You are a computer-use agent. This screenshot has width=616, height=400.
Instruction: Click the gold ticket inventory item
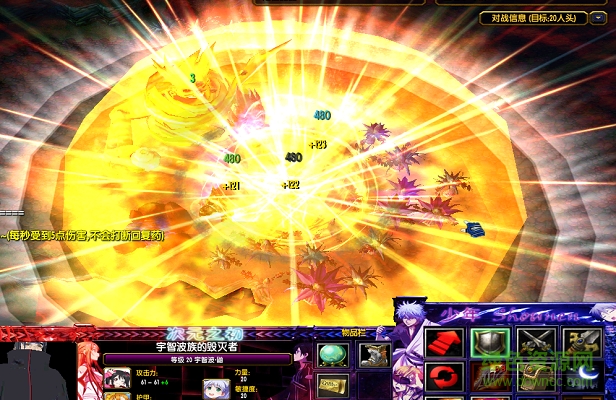click(x=332, y=385)
